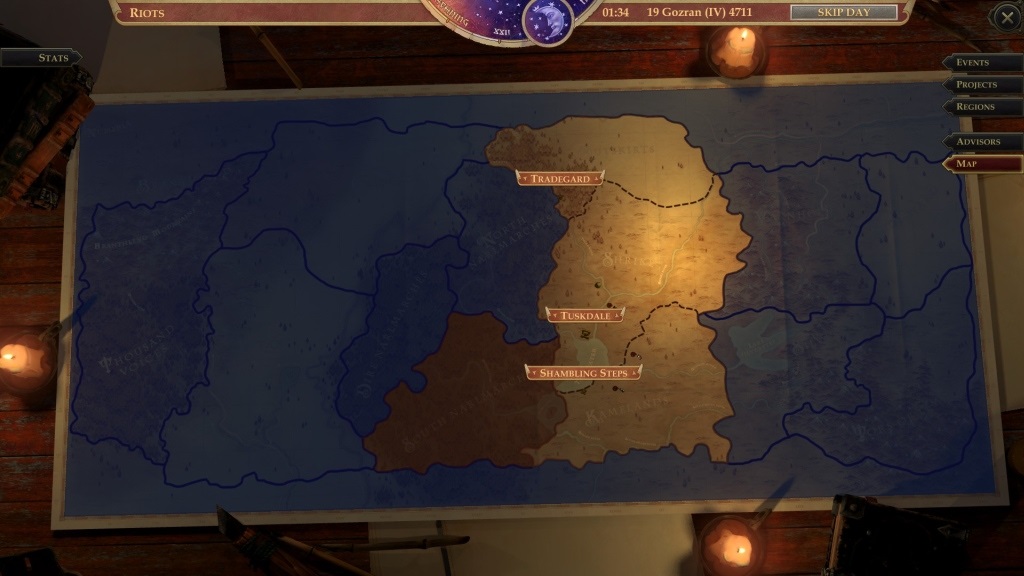The image size is (1024, 576).
Task: Click the Shambling Steps settlement banner
Action: 583,373
